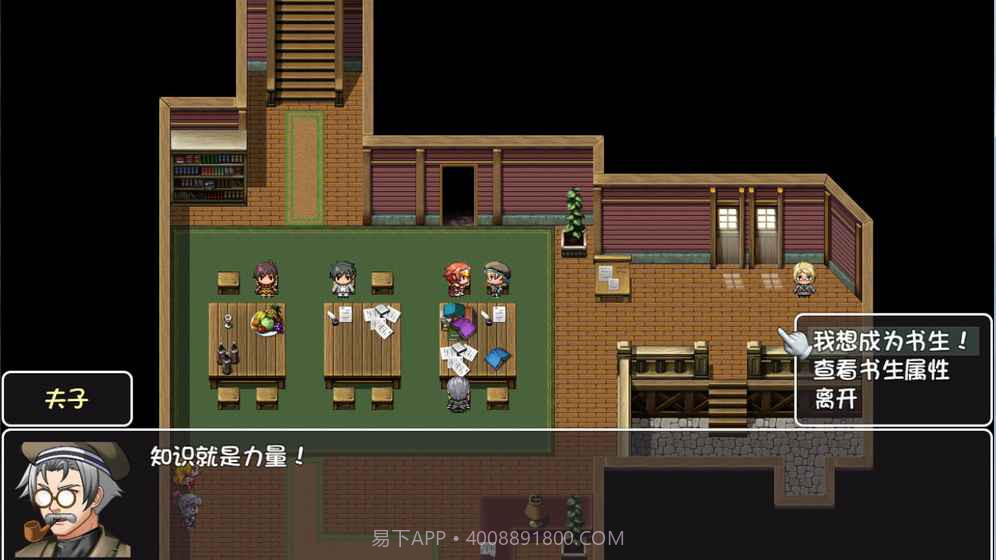Select 查看书生属性 in the choice list
Image resolution: width=996 pixels, height=560 pixels.
coord(880,371)
